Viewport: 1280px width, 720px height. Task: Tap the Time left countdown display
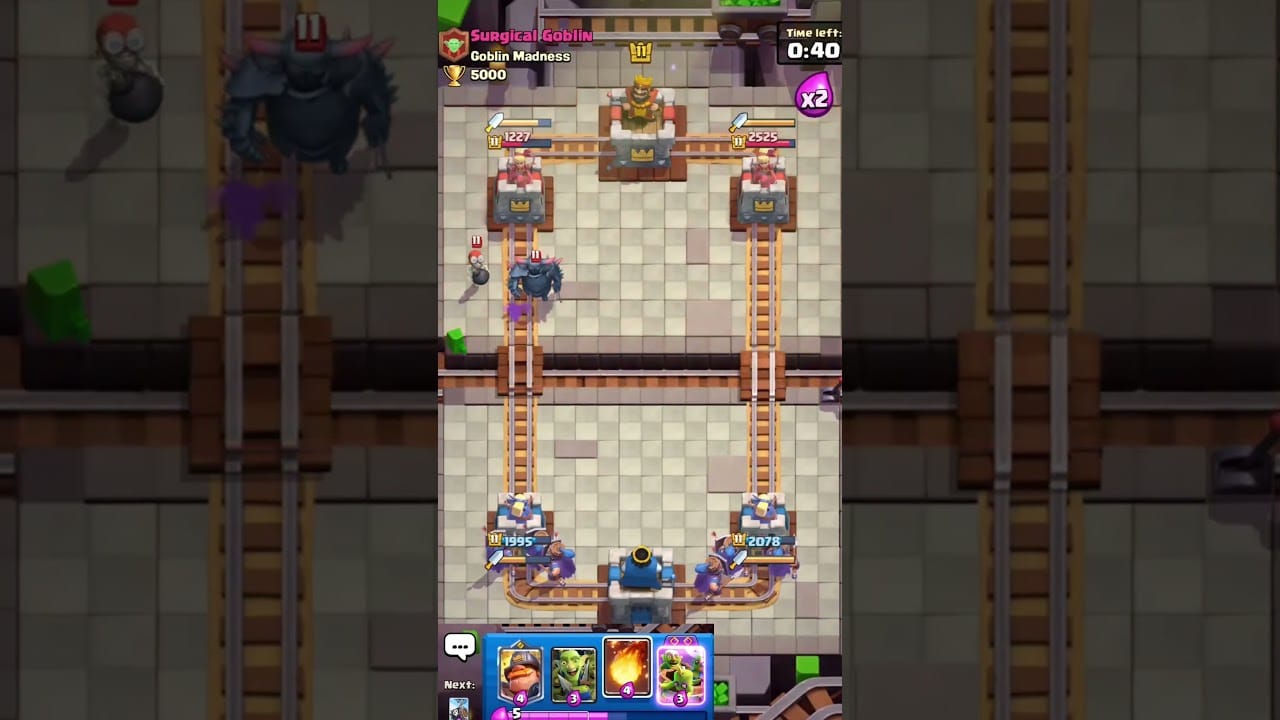[812, 42]
